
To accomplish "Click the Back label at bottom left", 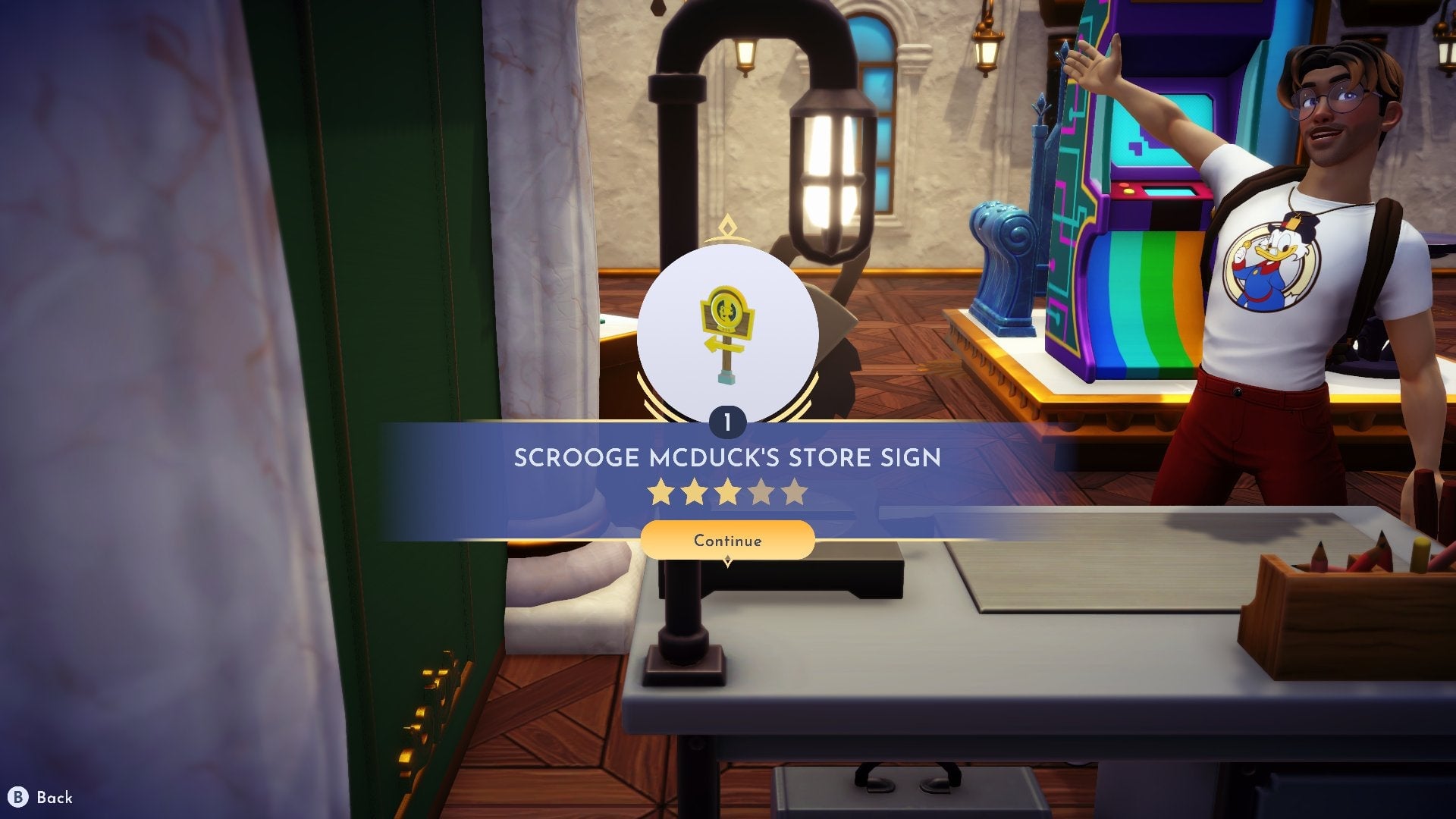I will pos(55,798).
